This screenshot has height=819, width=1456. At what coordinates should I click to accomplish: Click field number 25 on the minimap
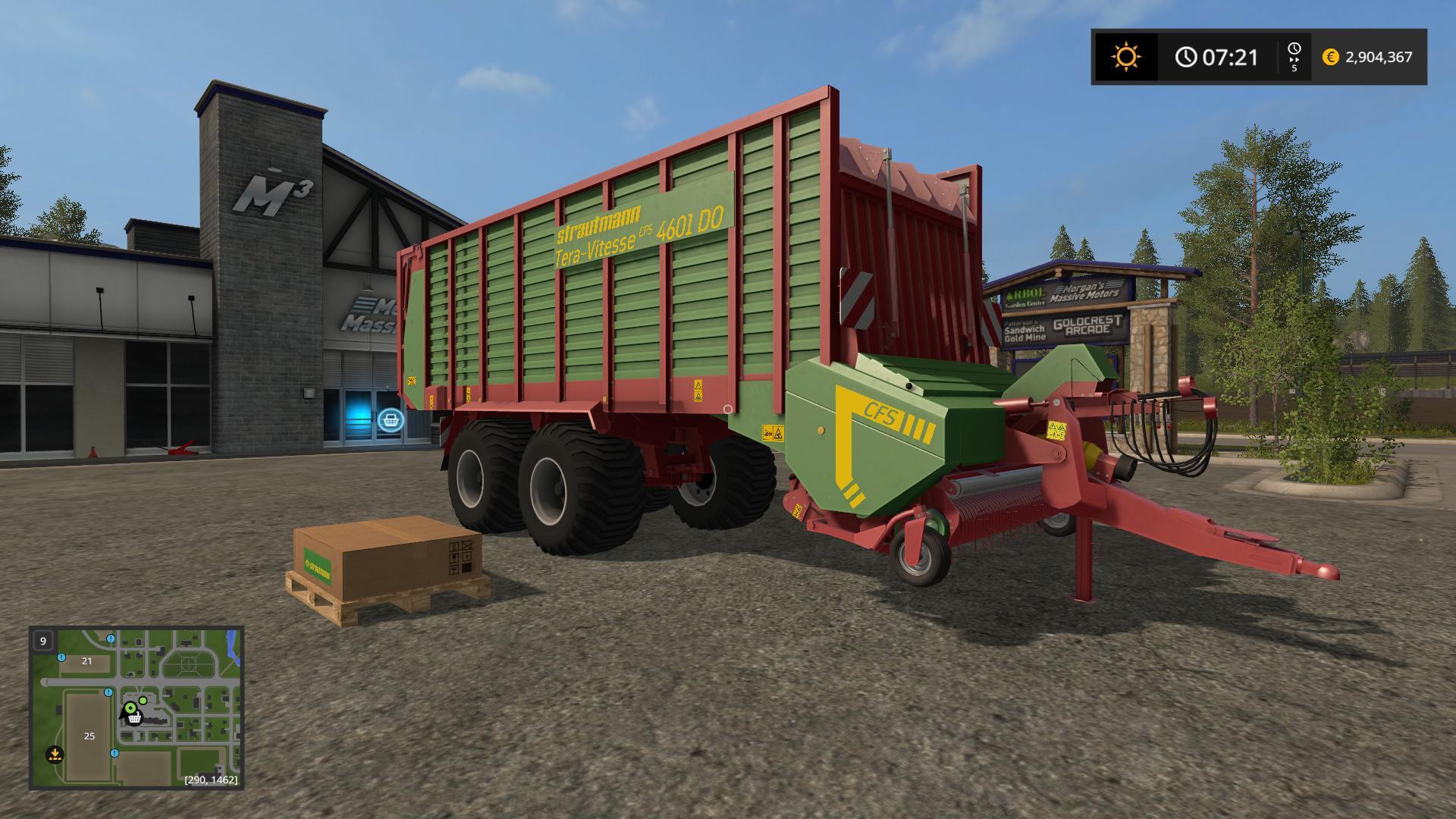click(x=89, y=736)
